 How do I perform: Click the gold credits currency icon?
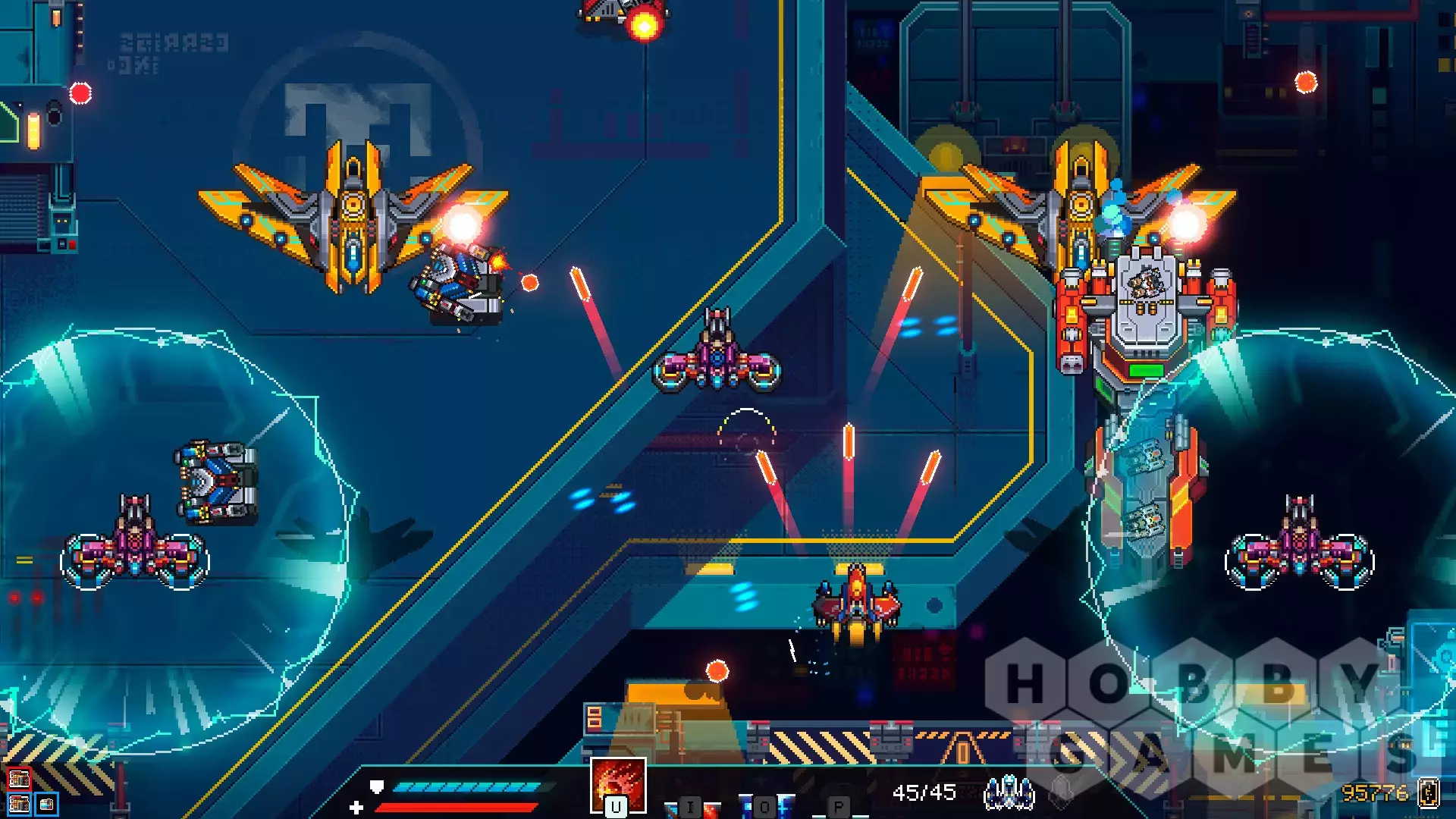pos(1429,792)
